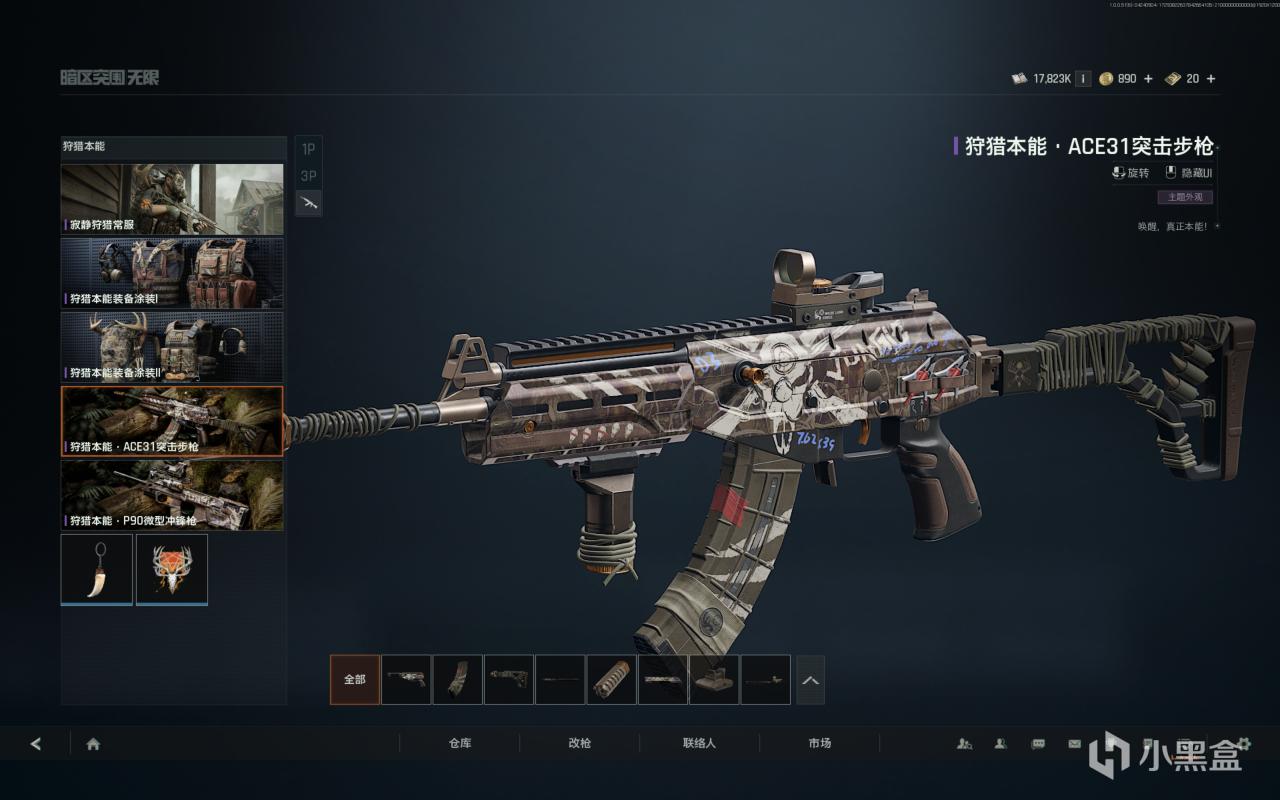Select the magazine part slot
Screen dimensions: 1280x800
coord(458,680)
